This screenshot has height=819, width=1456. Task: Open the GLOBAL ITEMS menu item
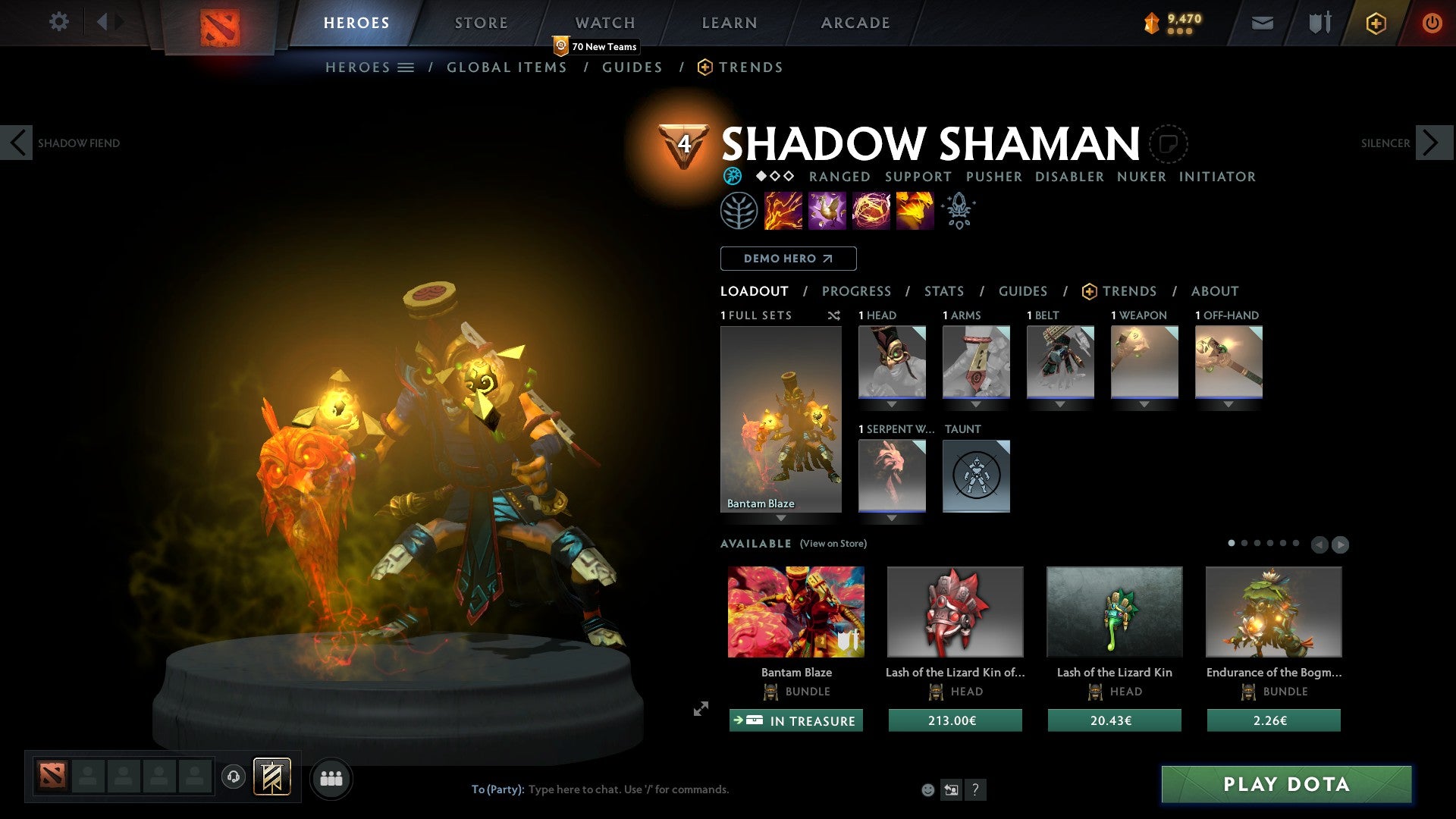pyautogui.click(x=507, y=67)
